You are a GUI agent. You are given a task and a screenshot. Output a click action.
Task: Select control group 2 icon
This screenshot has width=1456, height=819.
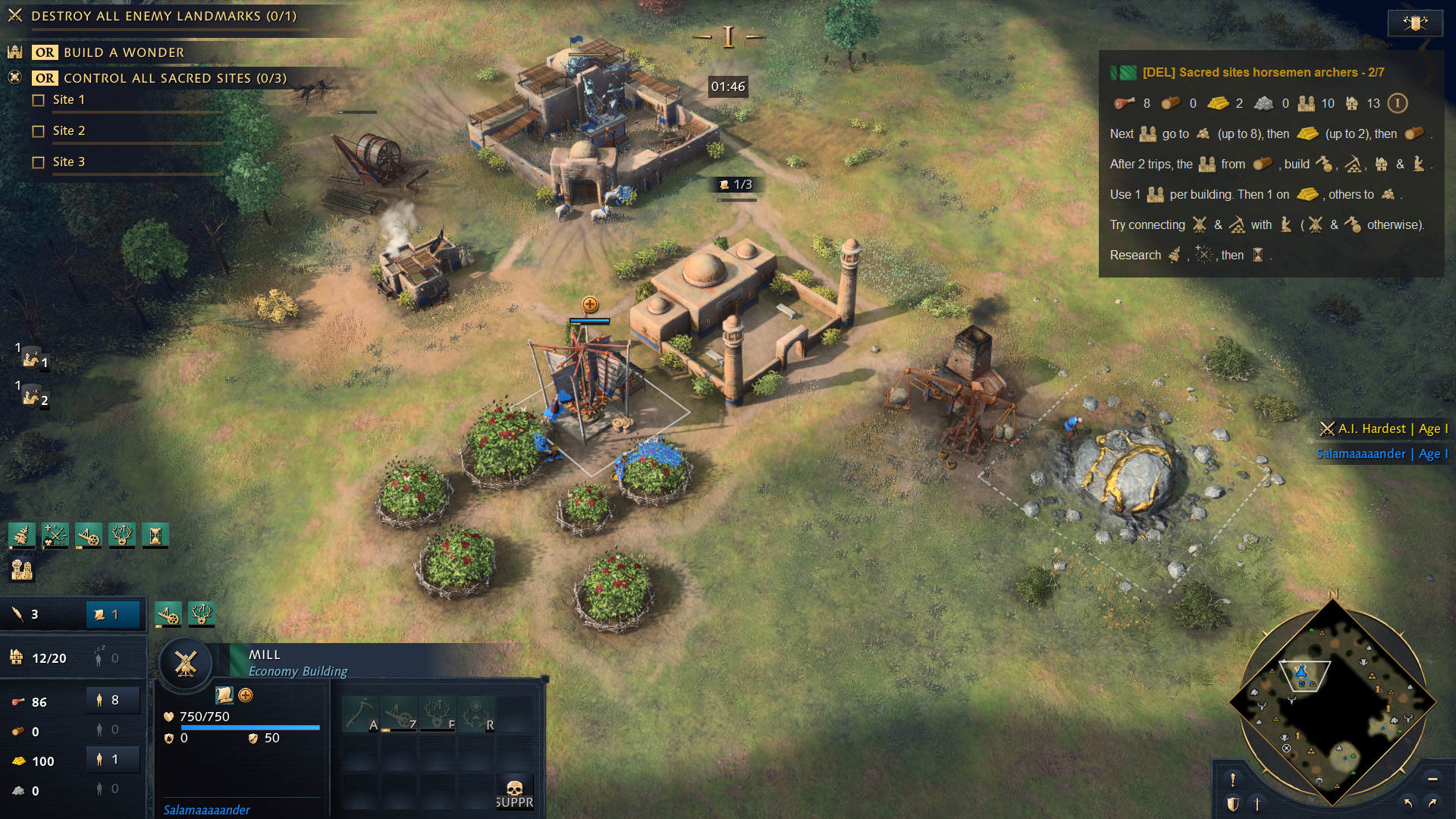(32, 396)
